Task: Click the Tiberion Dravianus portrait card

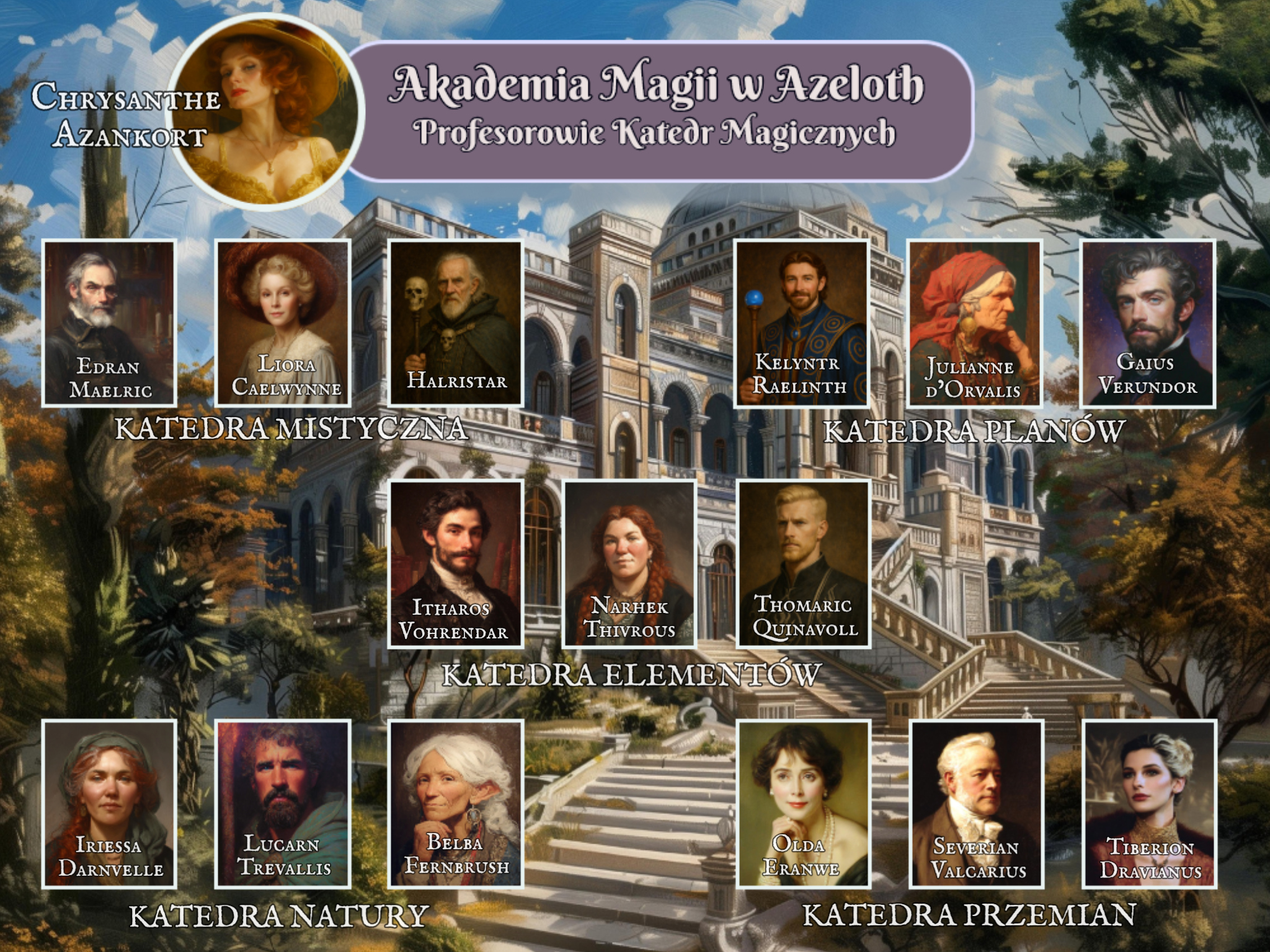Action: click(1149, 803)
